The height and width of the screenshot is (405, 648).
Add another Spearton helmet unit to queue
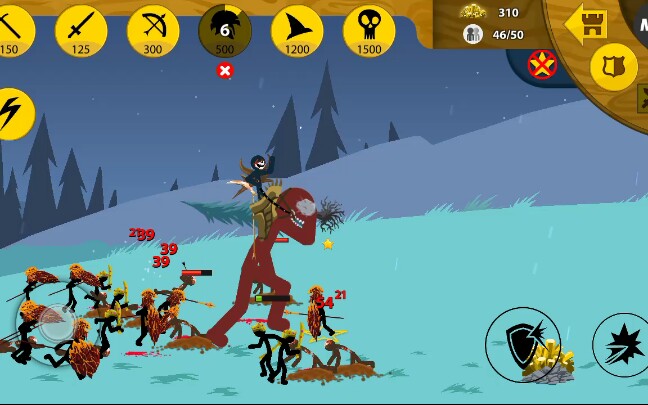[x=225, y=30]
